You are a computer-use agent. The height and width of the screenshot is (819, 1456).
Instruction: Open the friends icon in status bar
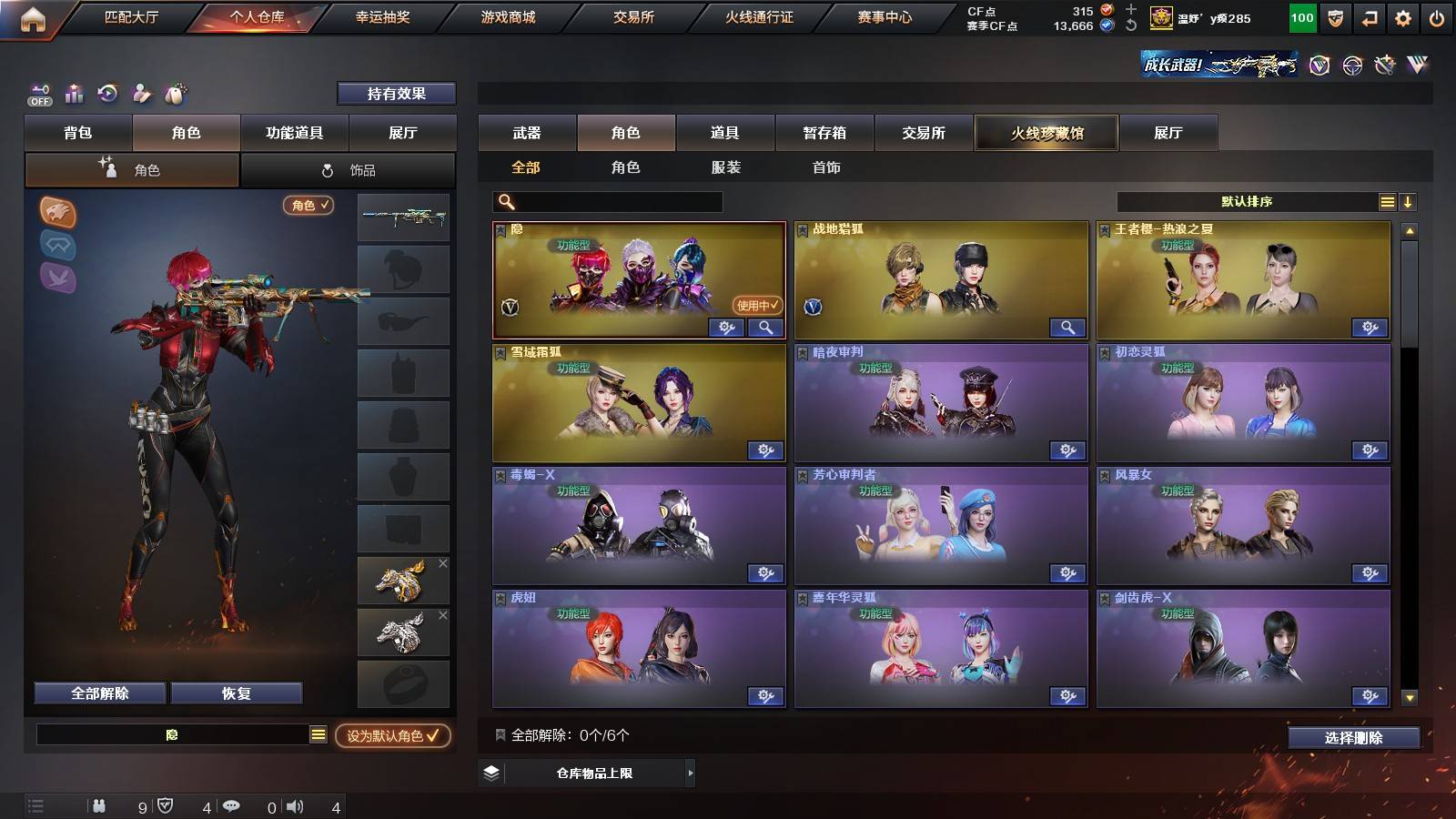point(100,805)
